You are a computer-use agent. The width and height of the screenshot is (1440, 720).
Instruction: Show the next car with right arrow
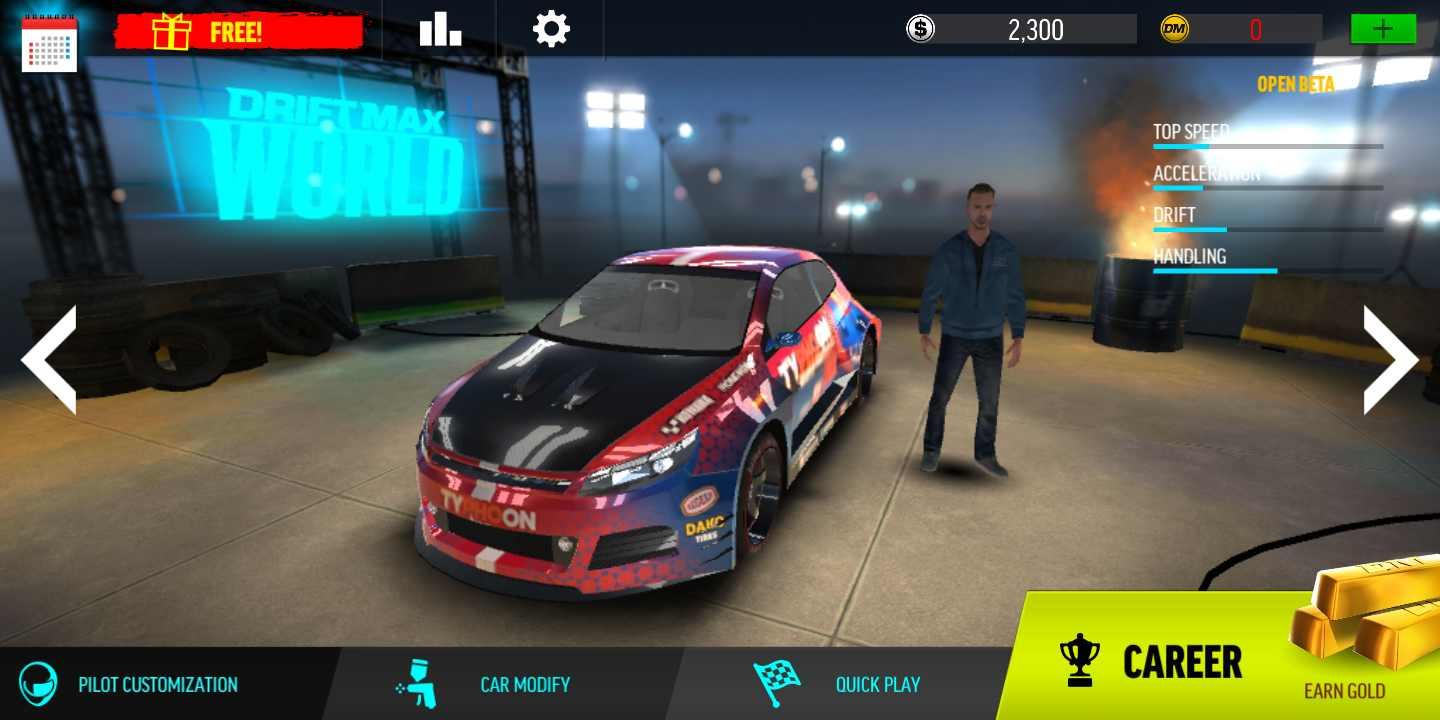click(1390, 360)
